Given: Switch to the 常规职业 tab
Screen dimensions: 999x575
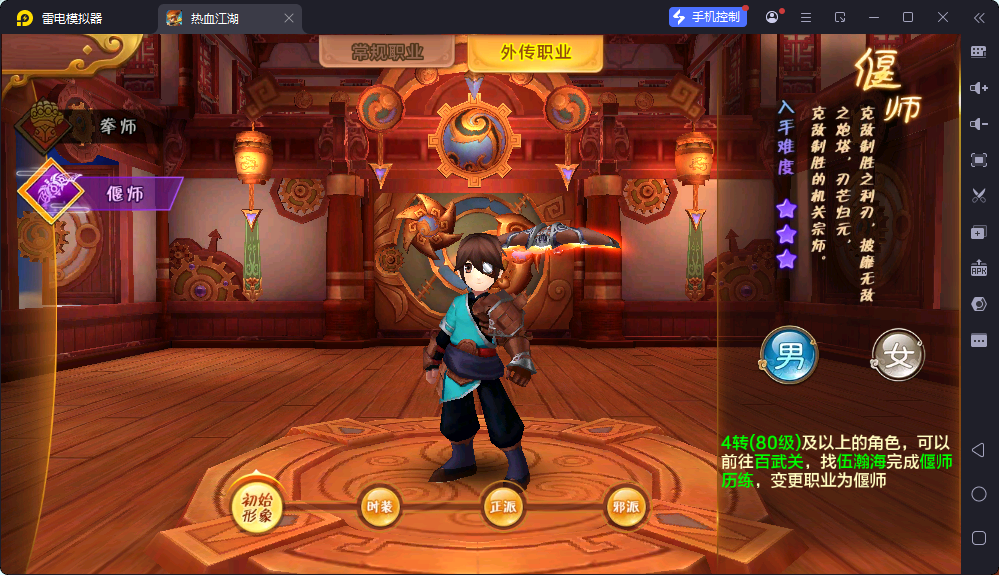Looking at the screenshot, I should click(x=388, y=53).
